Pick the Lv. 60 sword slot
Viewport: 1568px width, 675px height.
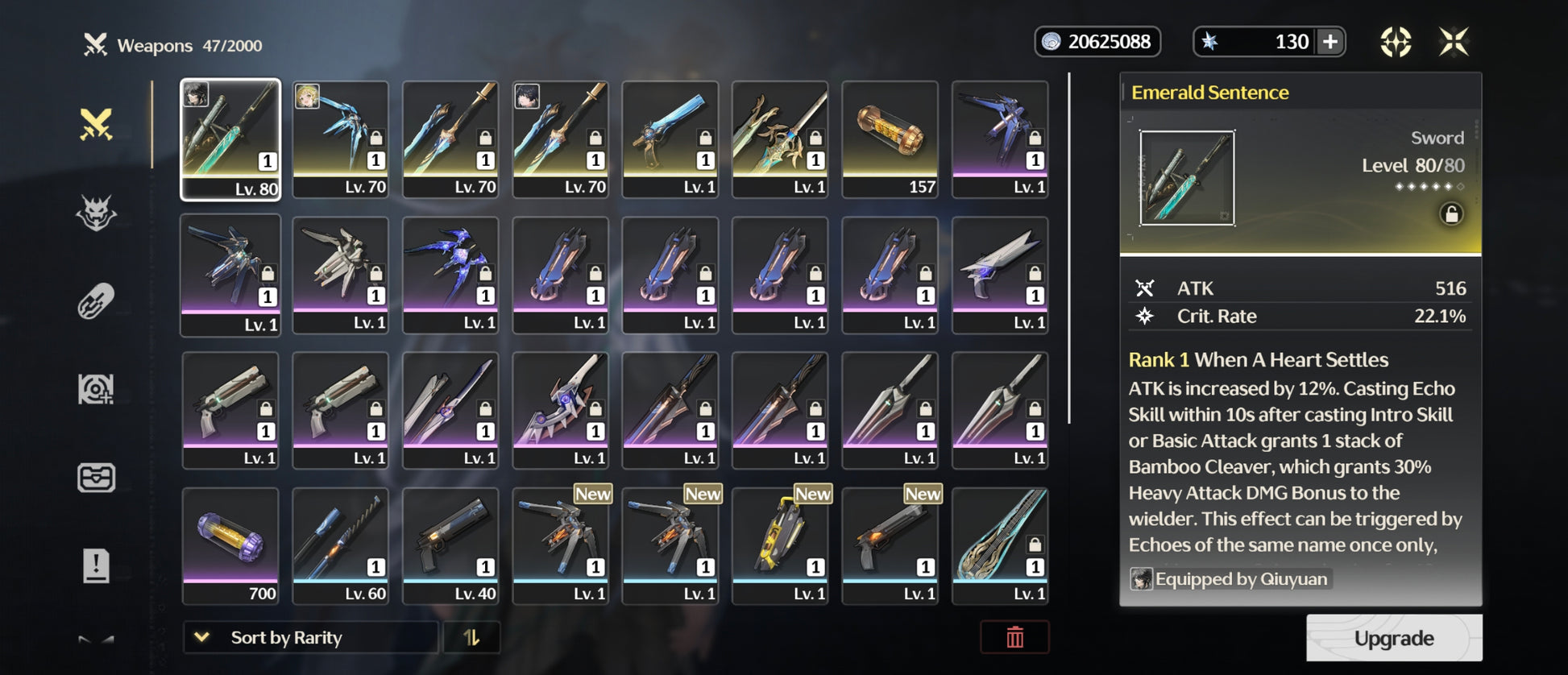(340, 545)
